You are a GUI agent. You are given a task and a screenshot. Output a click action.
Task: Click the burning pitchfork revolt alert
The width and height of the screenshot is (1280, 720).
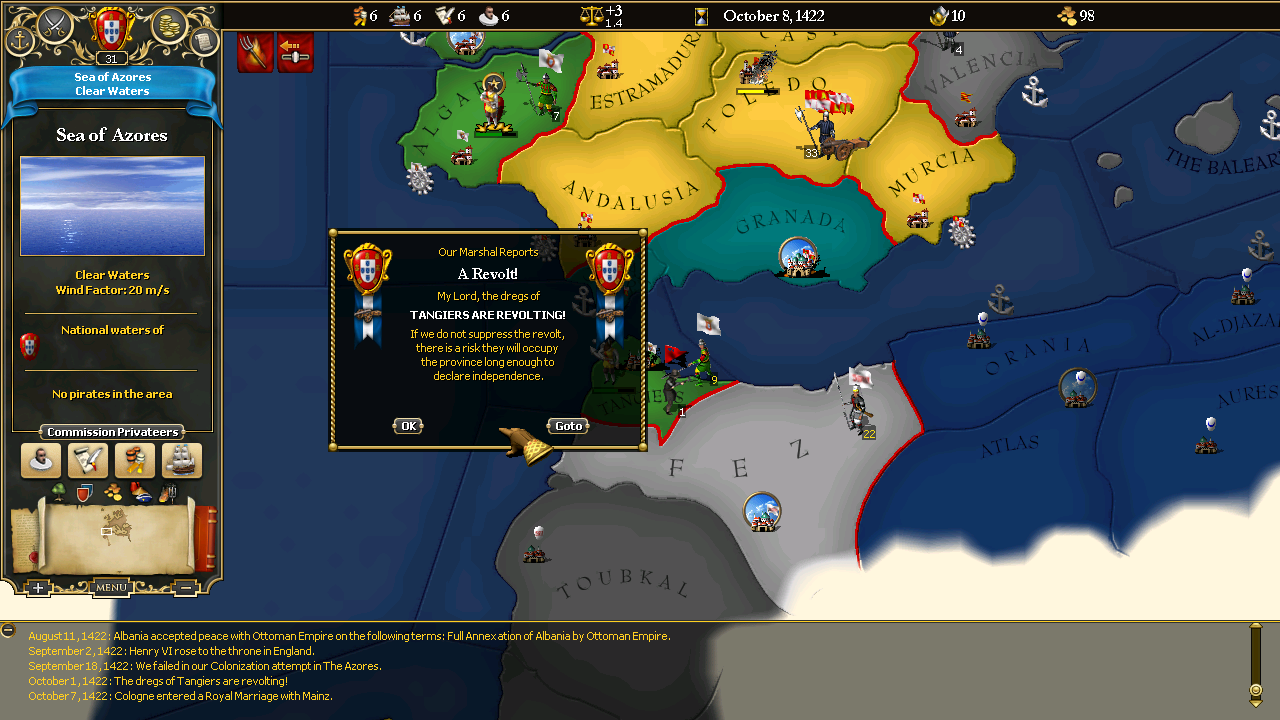coord(255,53)
